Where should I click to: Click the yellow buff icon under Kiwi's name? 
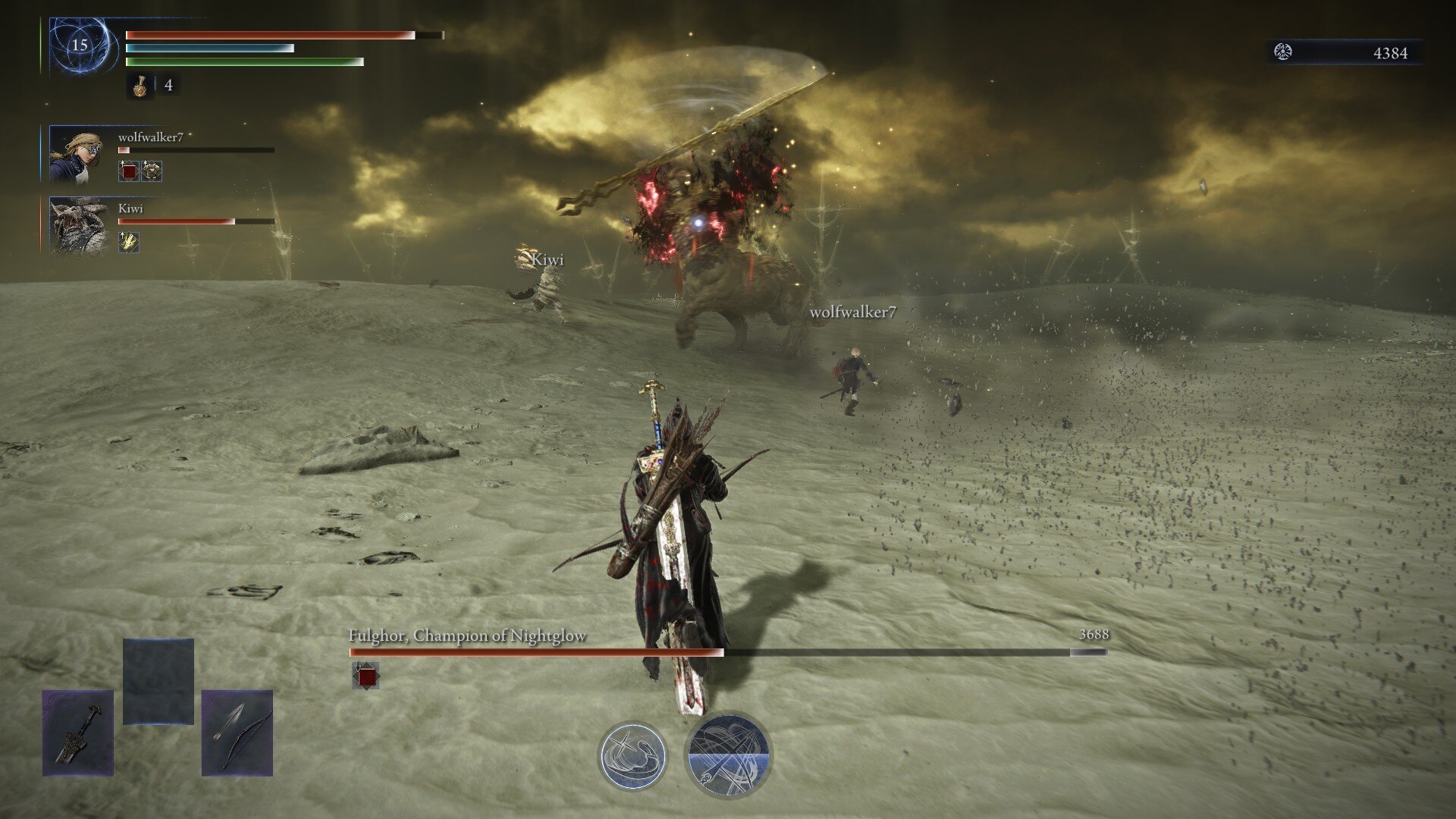pos(129,242)
